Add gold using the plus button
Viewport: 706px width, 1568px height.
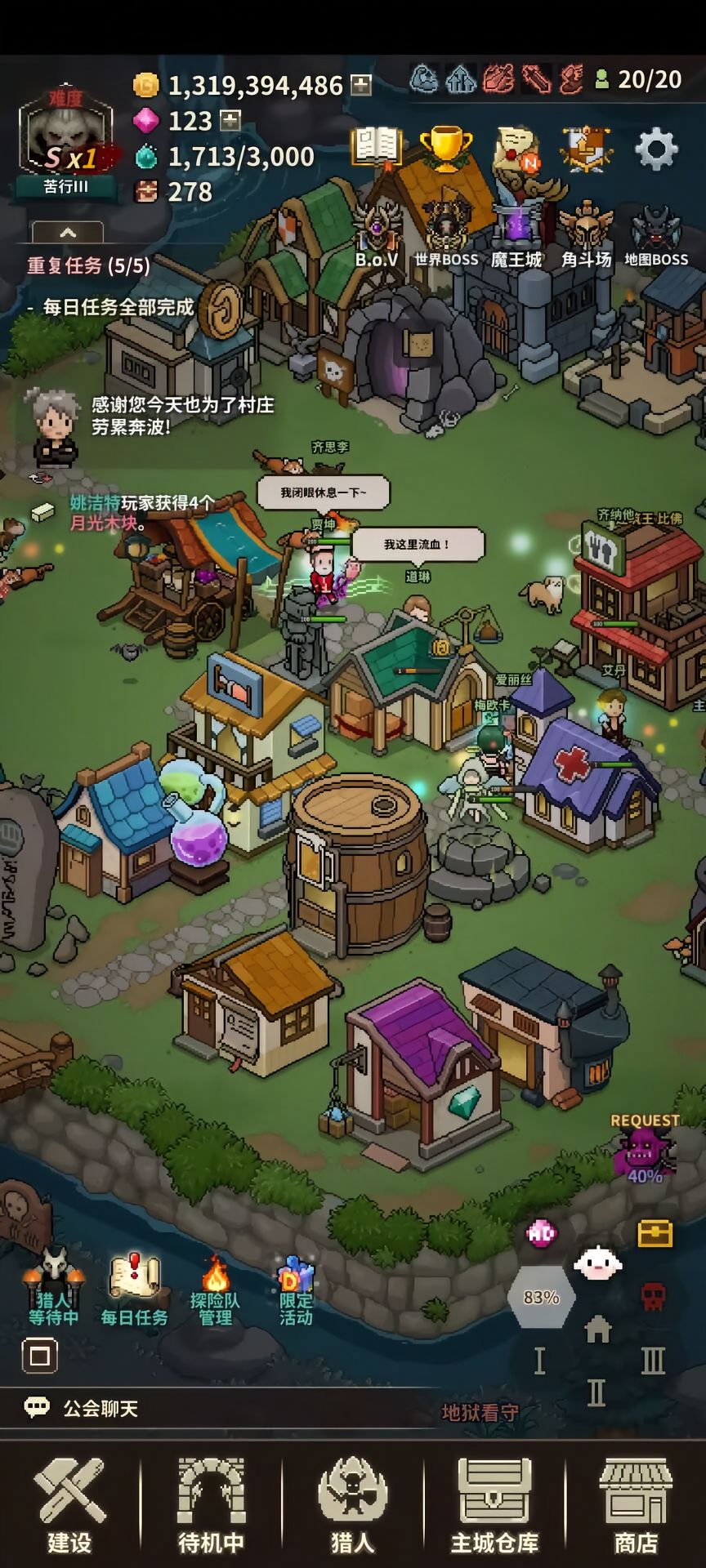361,85
